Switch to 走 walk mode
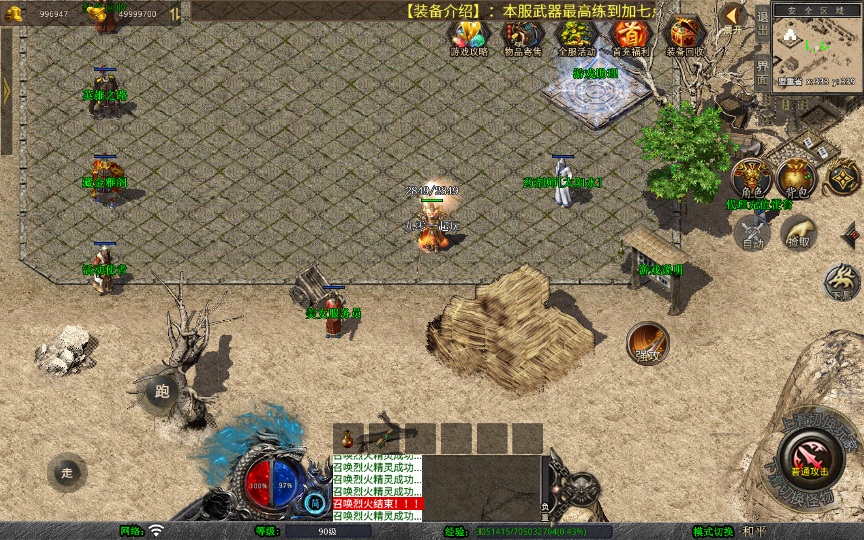The height and width of the screenshot is (540, 864). [x=67, y=471]
